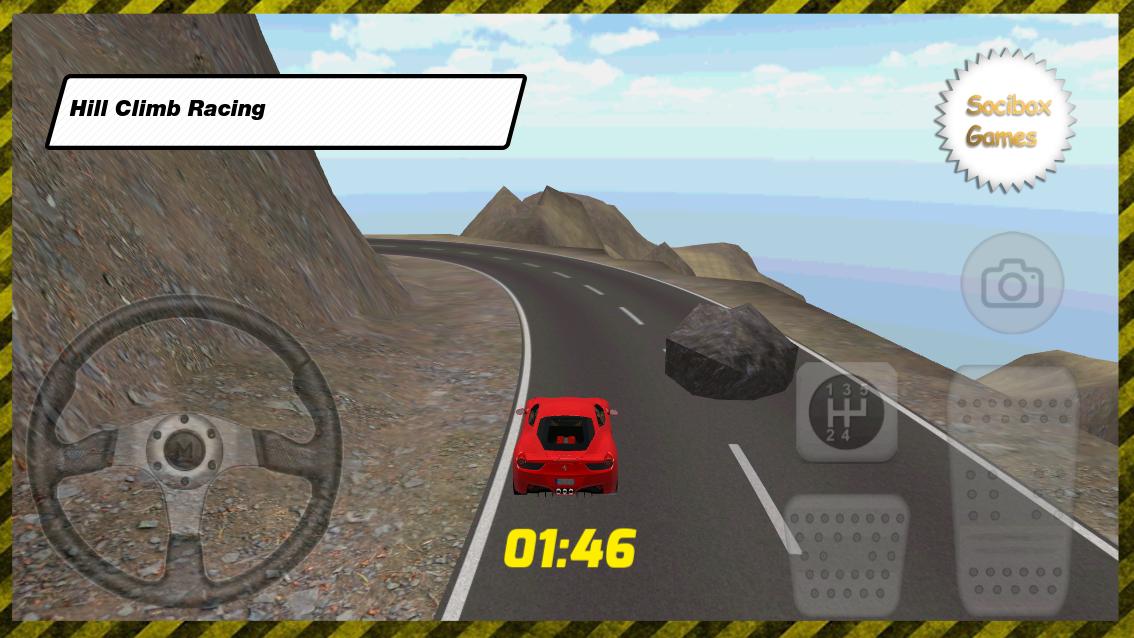Open the Socibox Games badge
This screenshot has width=1134, height=638.
pos(1005,121)
